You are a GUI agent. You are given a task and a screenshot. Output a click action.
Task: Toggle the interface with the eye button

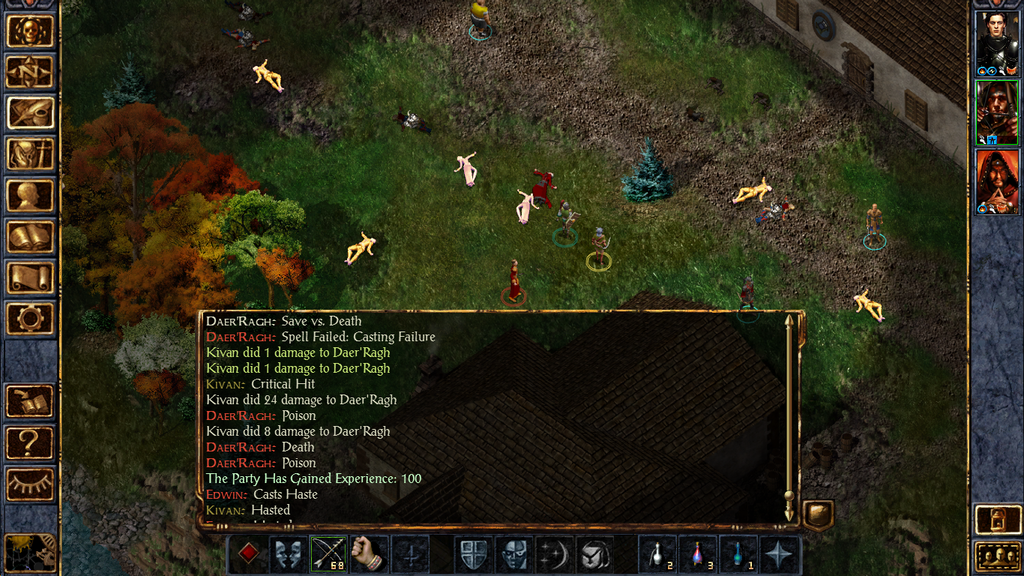coord(30,483)
